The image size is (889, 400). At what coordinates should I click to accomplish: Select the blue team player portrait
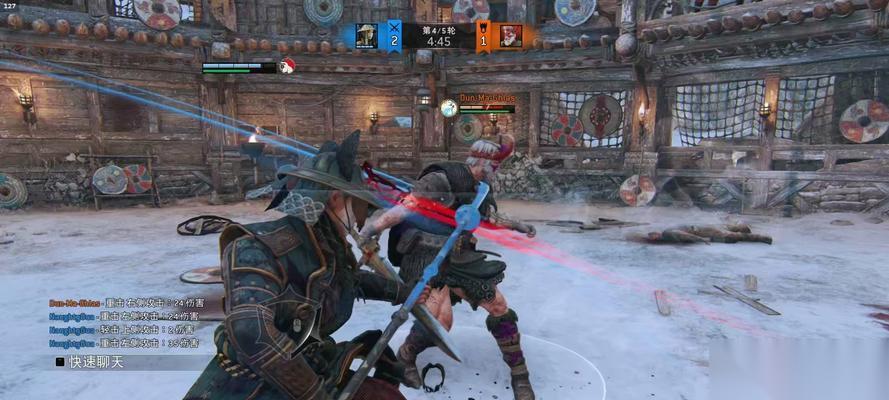[366, 36]
